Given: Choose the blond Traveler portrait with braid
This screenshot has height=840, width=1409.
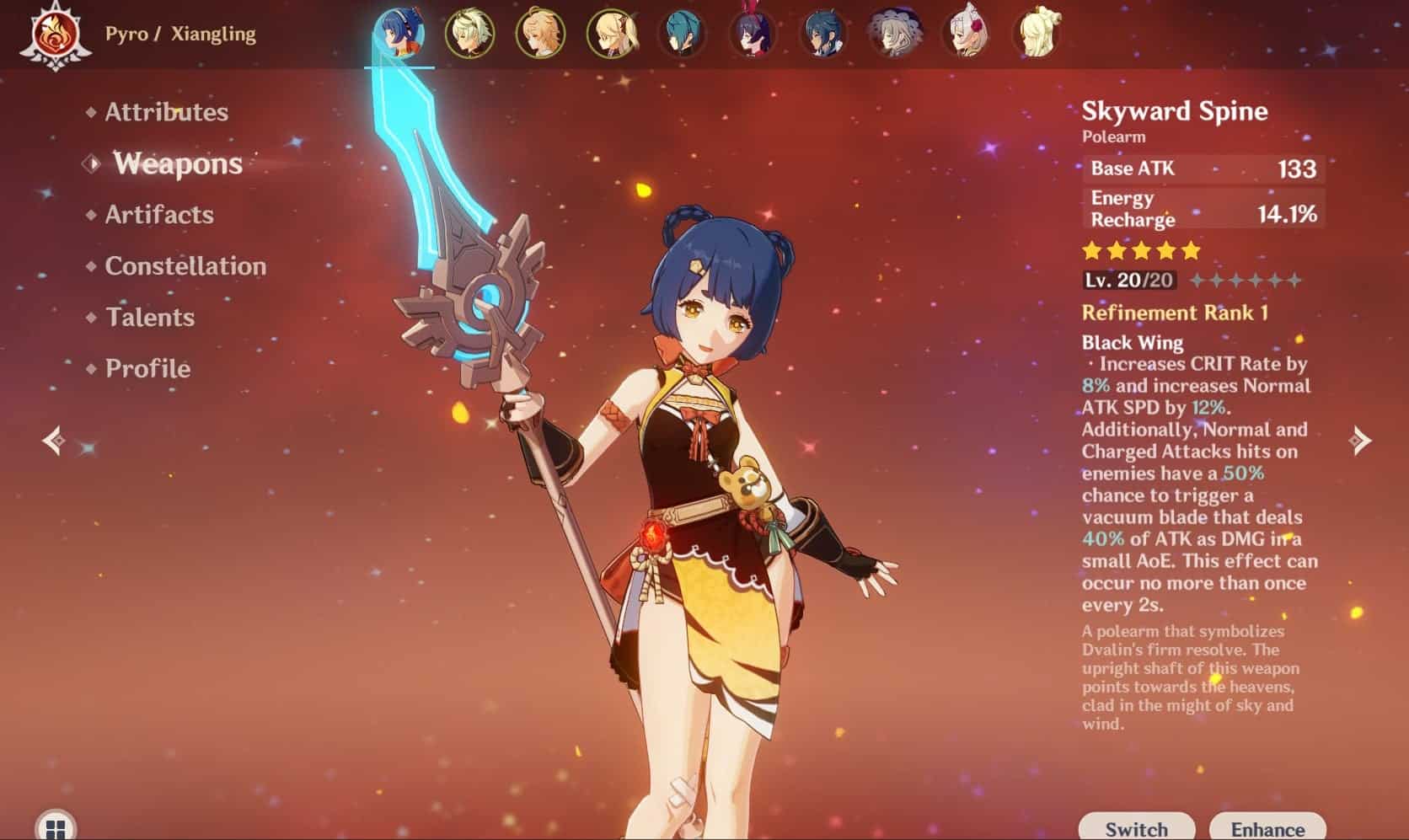Looking at the screenshot, I should 540,34.
